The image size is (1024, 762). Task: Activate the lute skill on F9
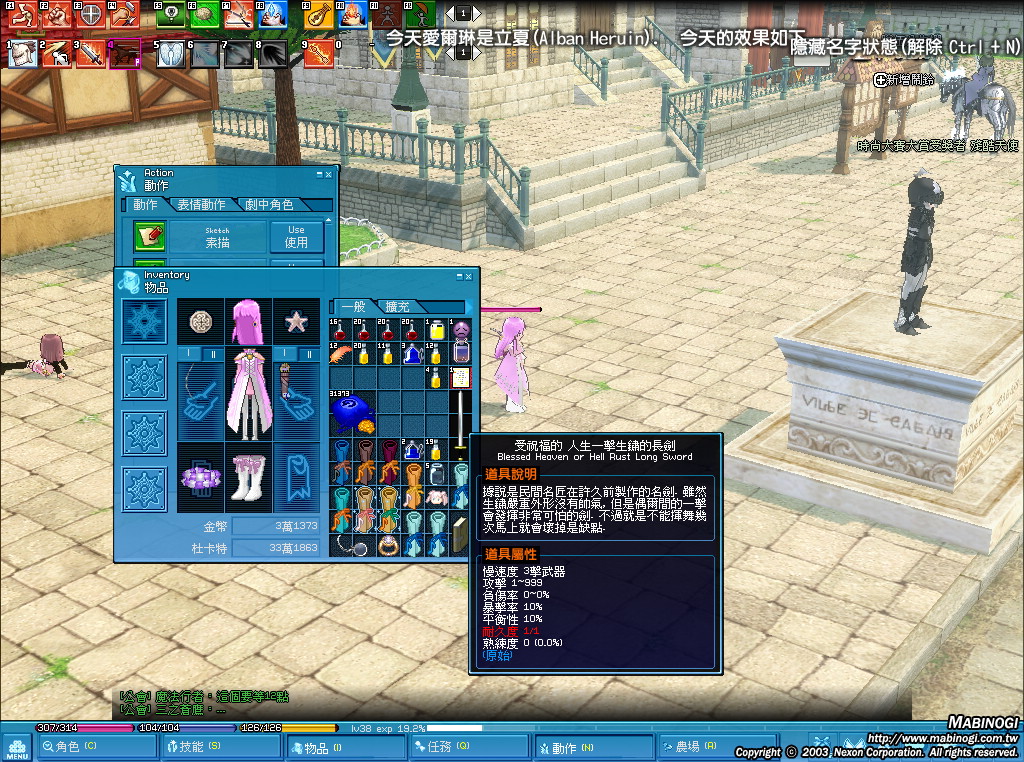click(x=317, y=14)
